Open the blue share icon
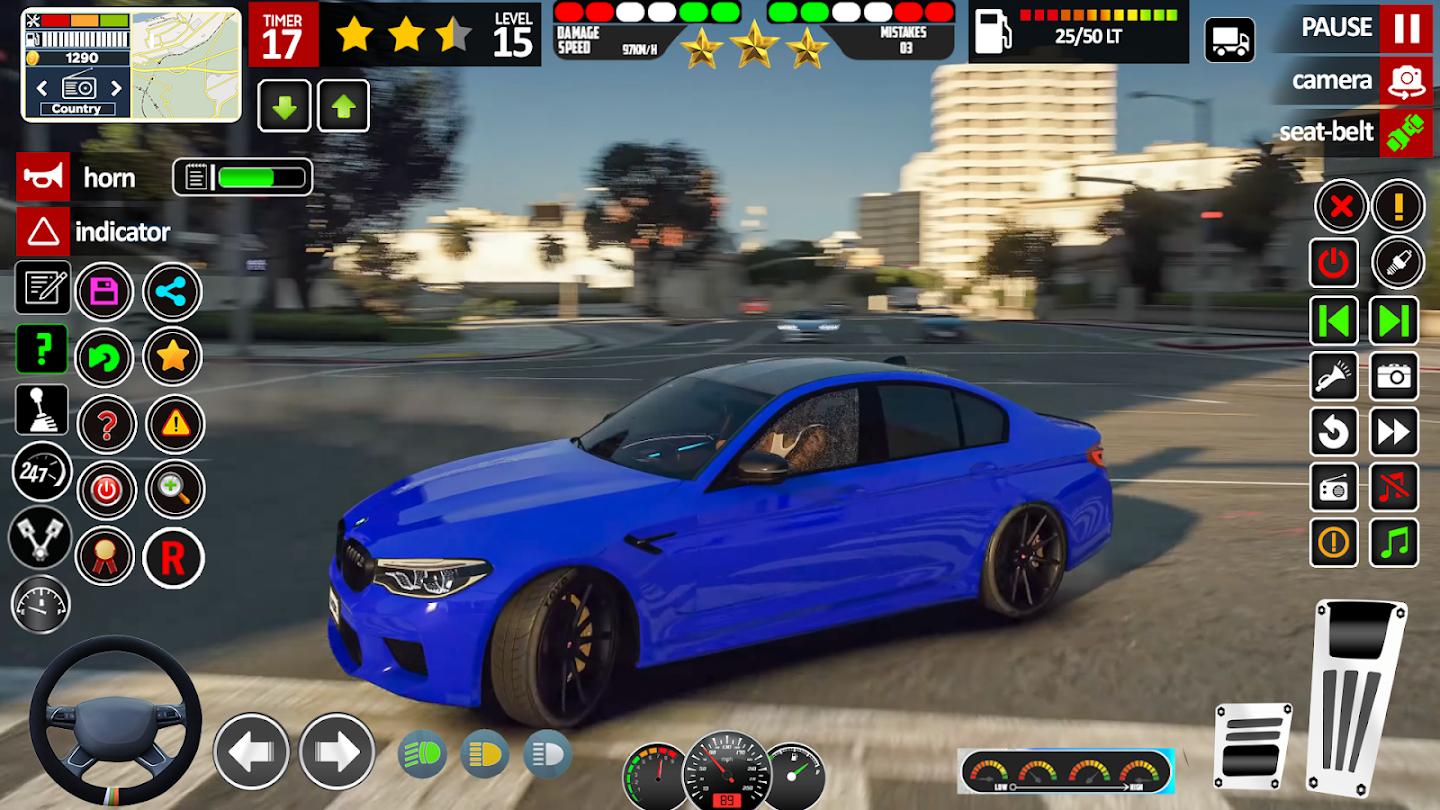Viewport: 1440px width, 810px height. [x=173, y=292]
